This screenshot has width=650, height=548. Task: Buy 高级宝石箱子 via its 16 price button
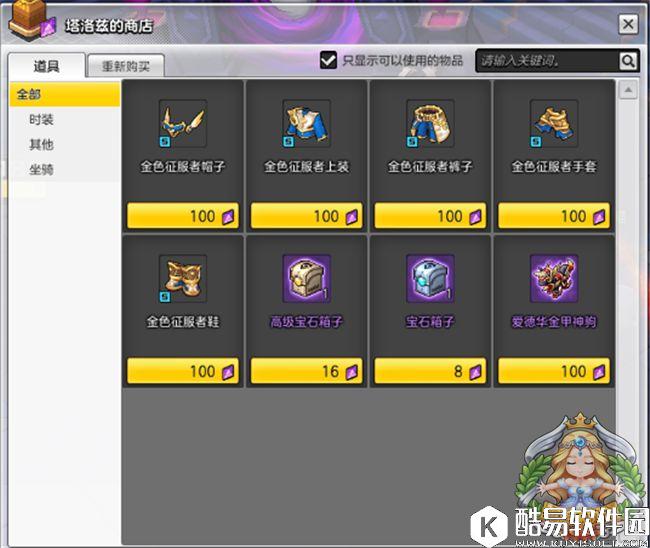(x=306, y=371)
